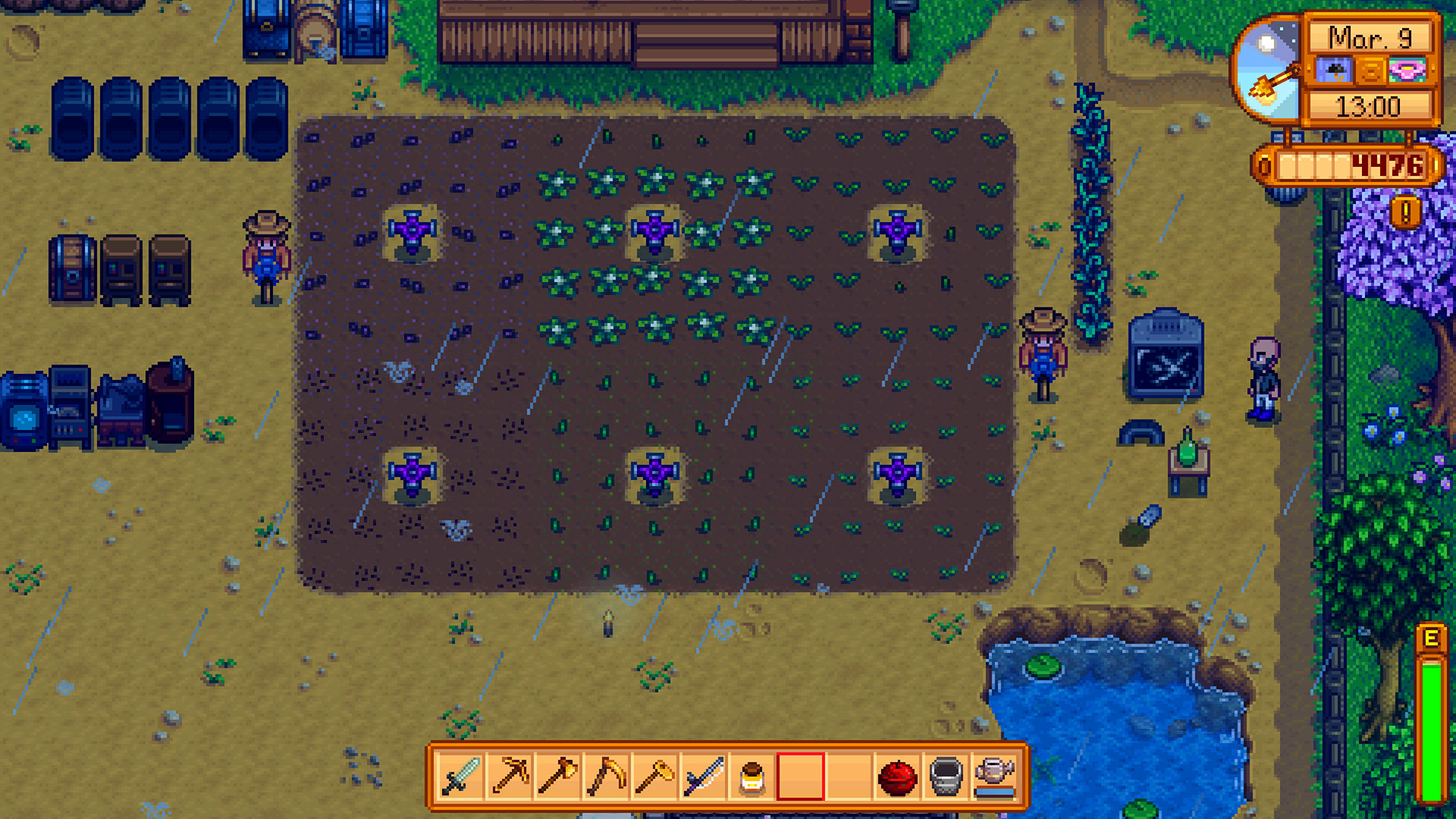Equip the fishing rod slot
This screenshot has height=819, width=1456.
pos(703,777)
